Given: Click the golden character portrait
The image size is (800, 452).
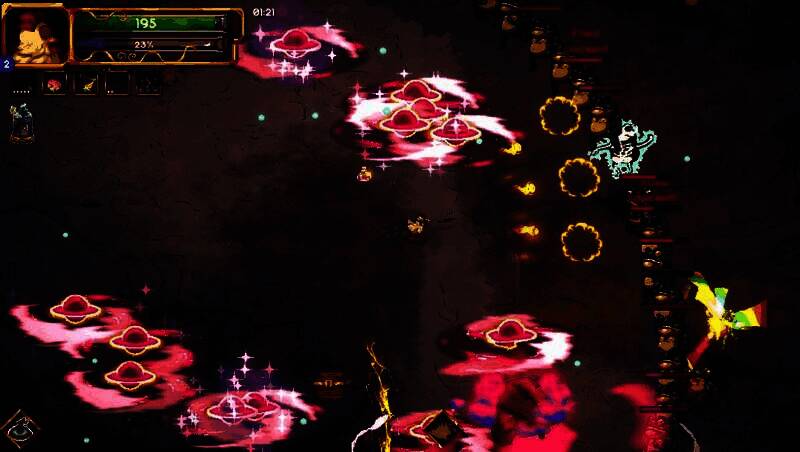Looking at the screenshot, I should (36, 36).
